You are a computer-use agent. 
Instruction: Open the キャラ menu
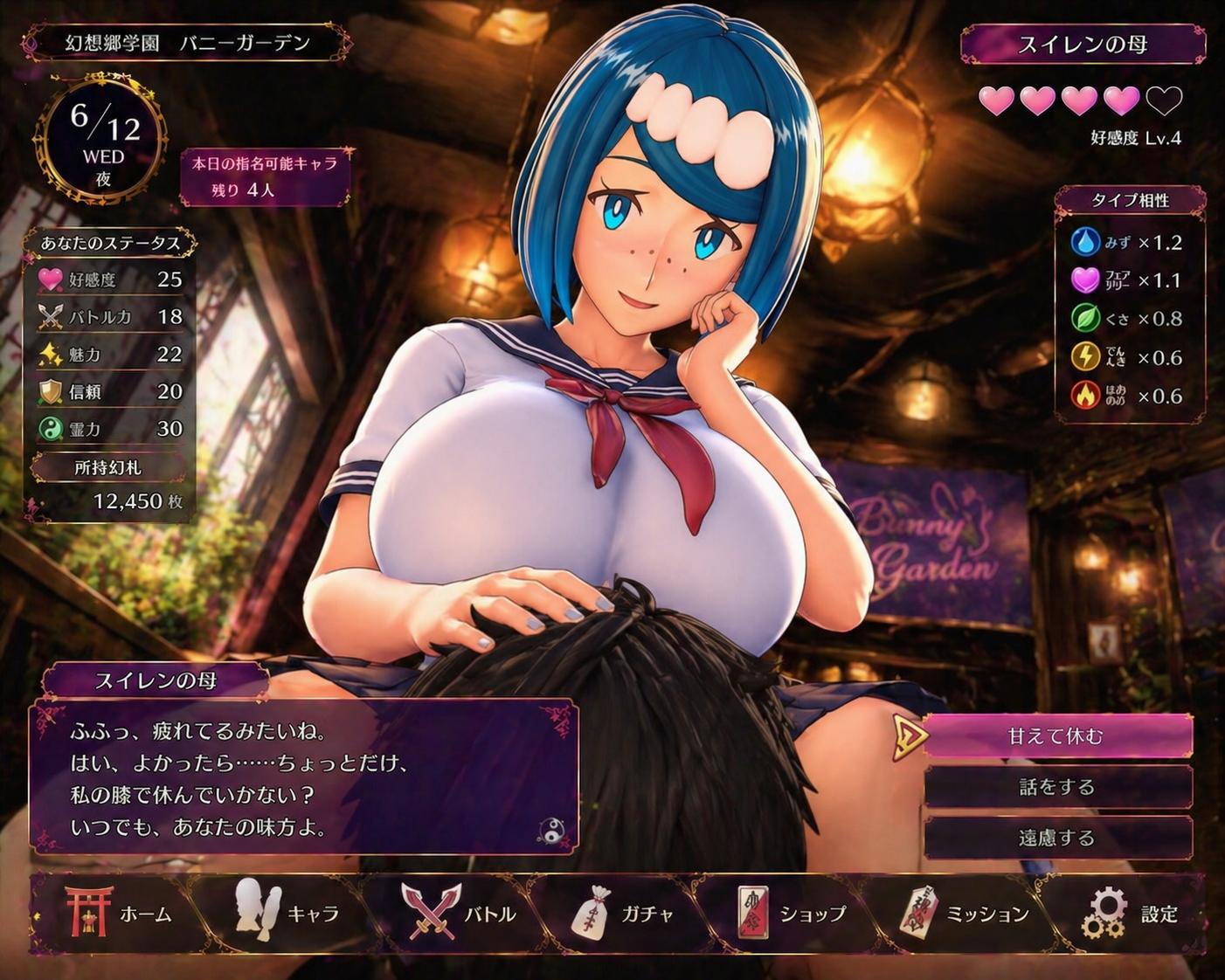[287, 914]
